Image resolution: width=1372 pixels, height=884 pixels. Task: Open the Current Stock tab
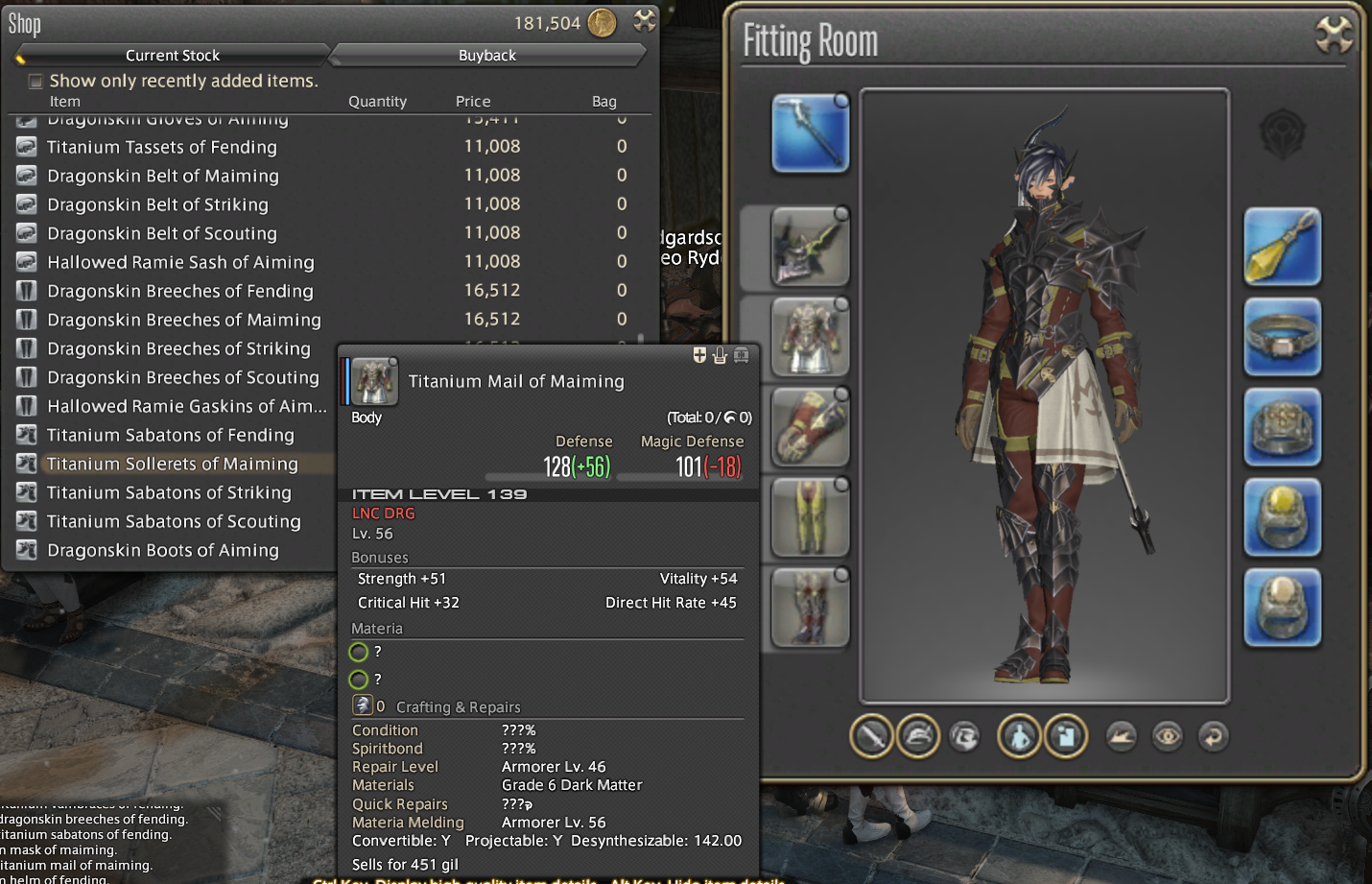pos(173,56)
